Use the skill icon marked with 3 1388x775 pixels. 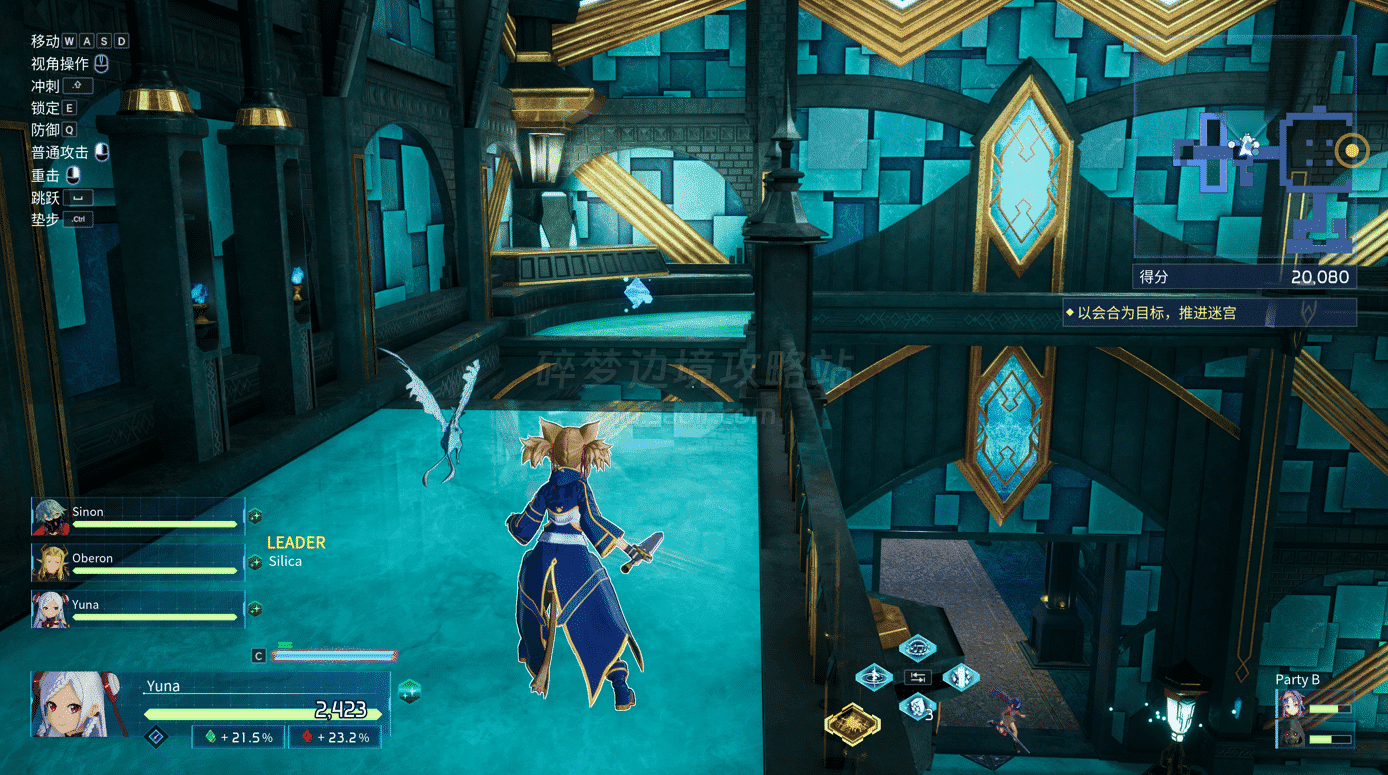pos(917,707)
